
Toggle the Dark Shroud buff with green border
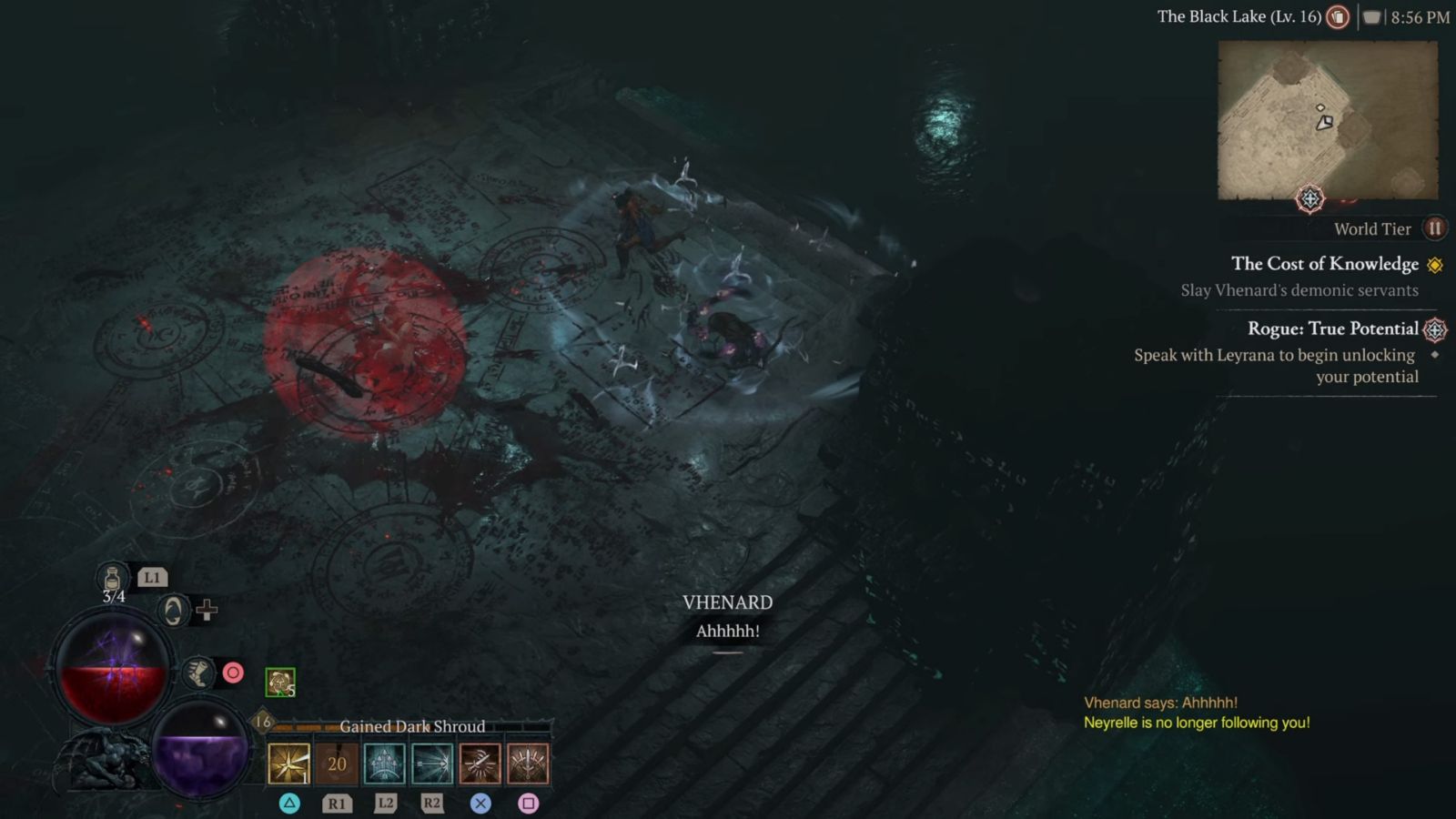[279, 682]
